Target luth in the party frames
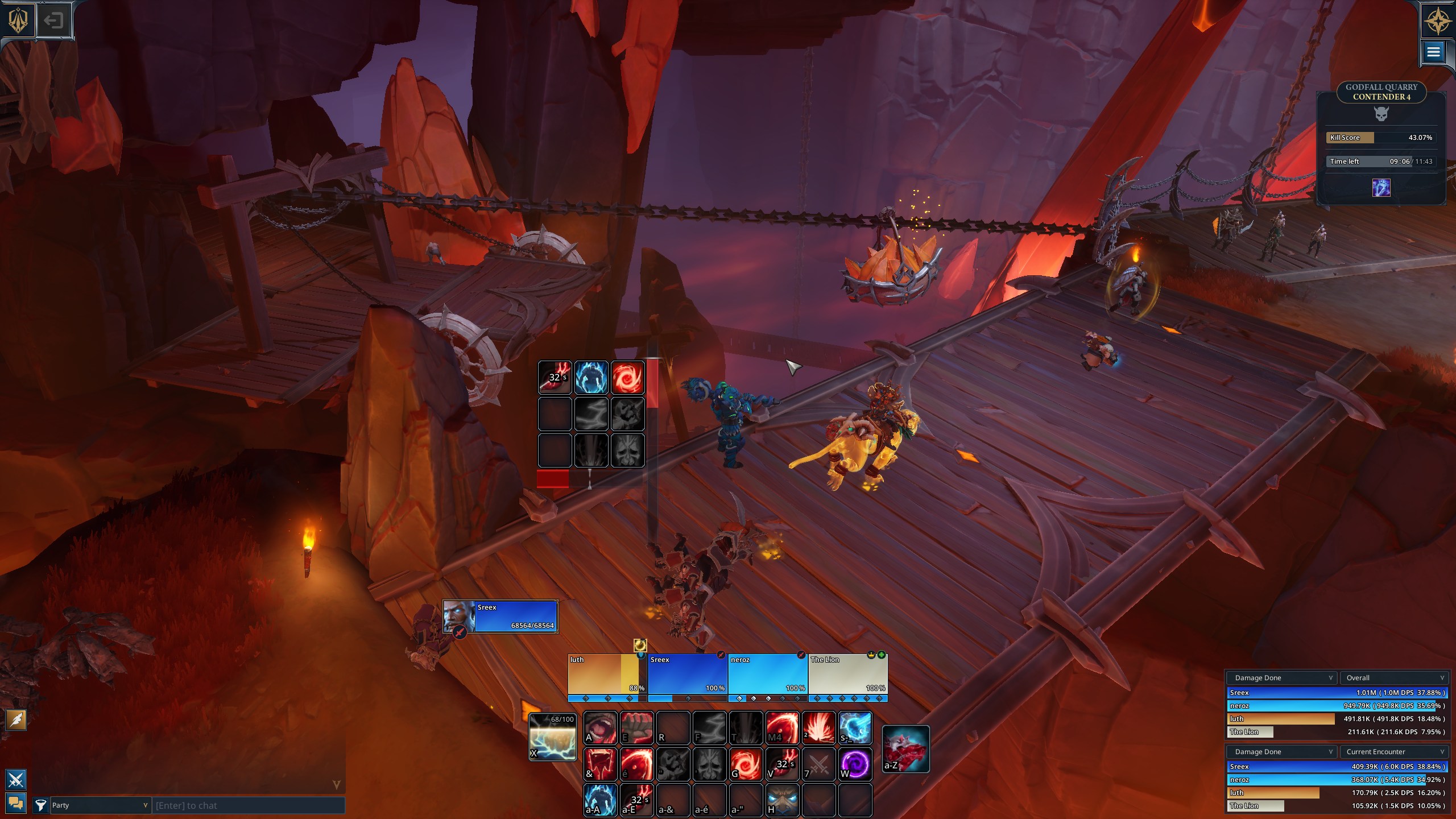This screenshot has width=1456, height=819. click(606, 675)
